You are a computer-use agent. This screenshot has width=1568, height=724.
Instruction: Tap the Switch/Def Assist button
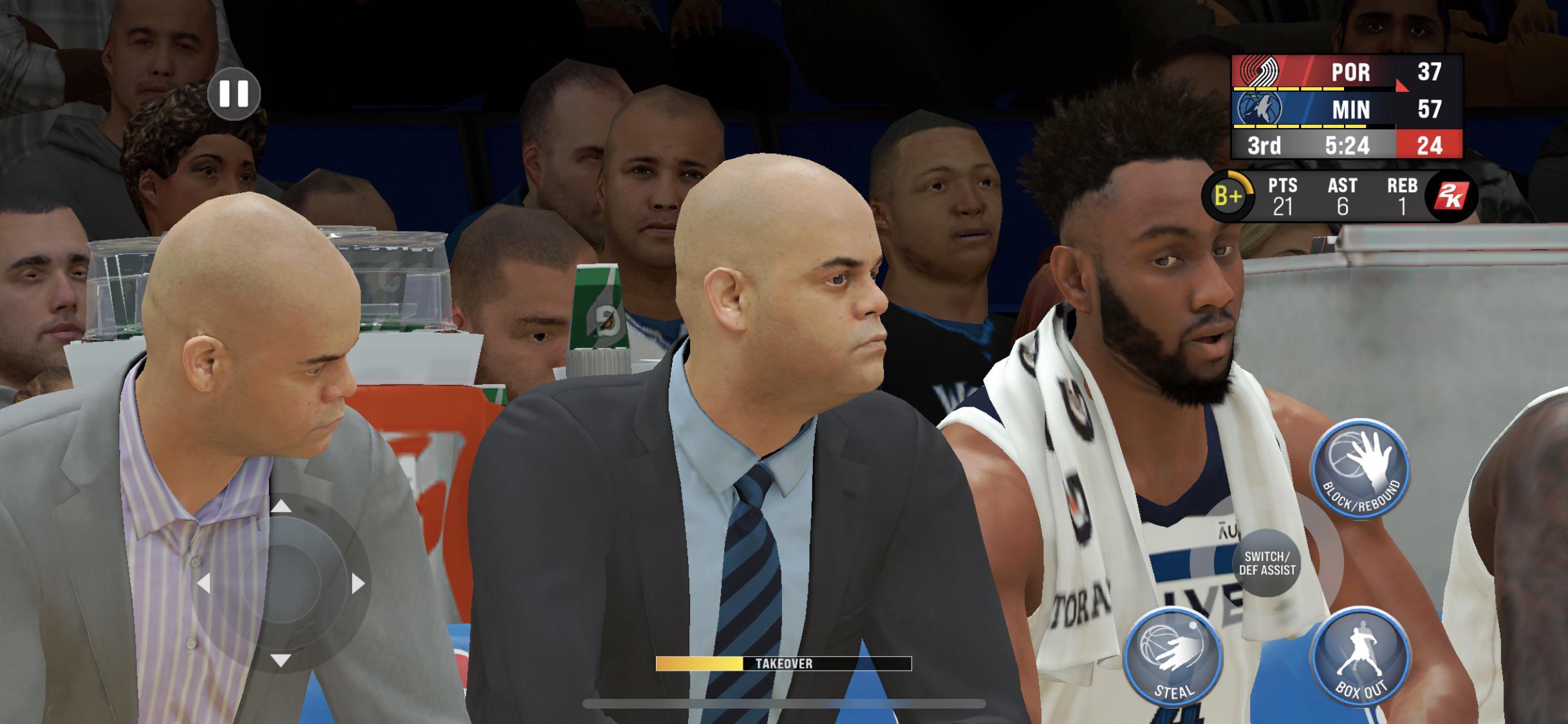tap(1267, 563)
